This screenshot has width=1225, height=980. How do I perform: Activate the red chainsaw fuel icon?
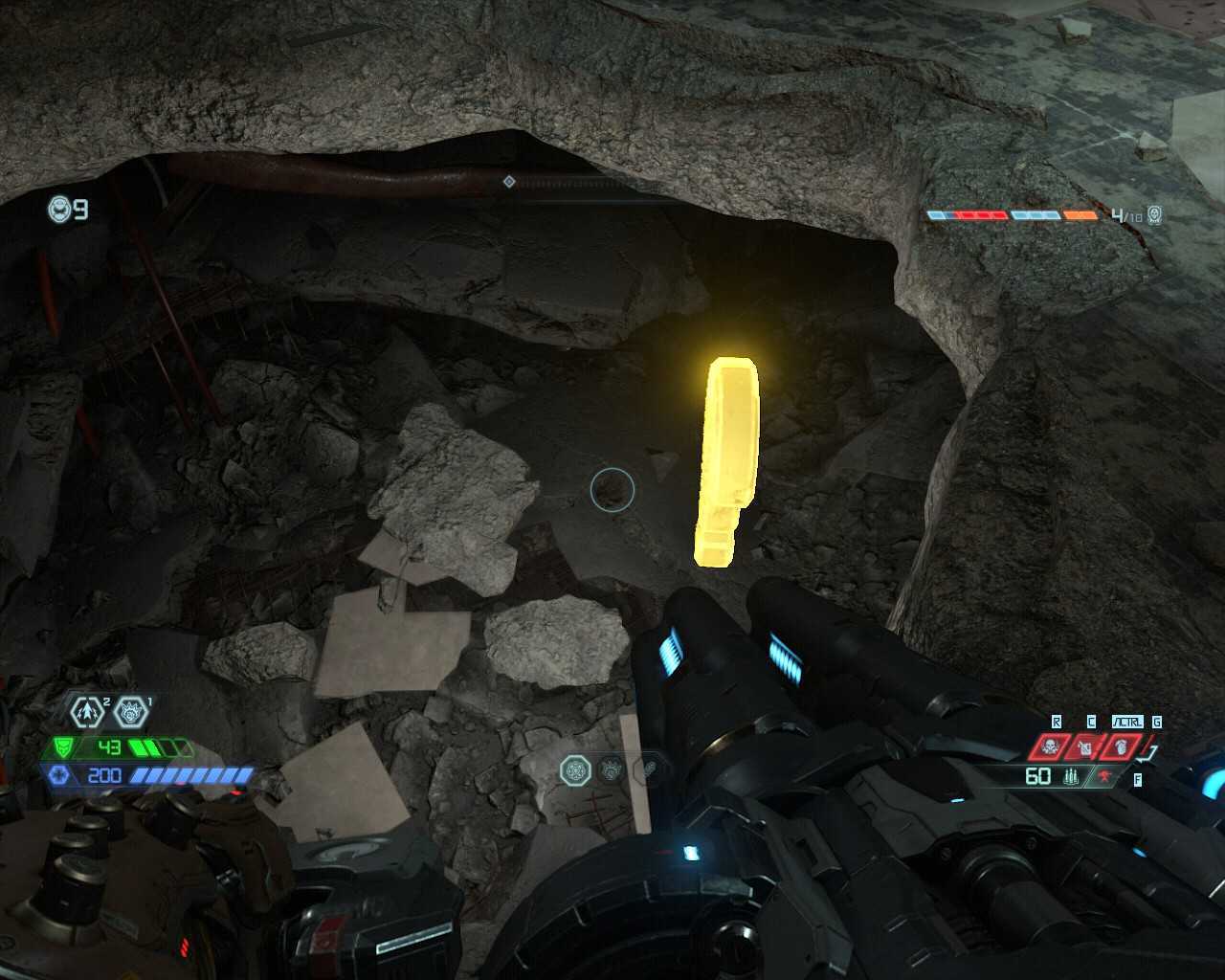click(x=1085, y=746)
